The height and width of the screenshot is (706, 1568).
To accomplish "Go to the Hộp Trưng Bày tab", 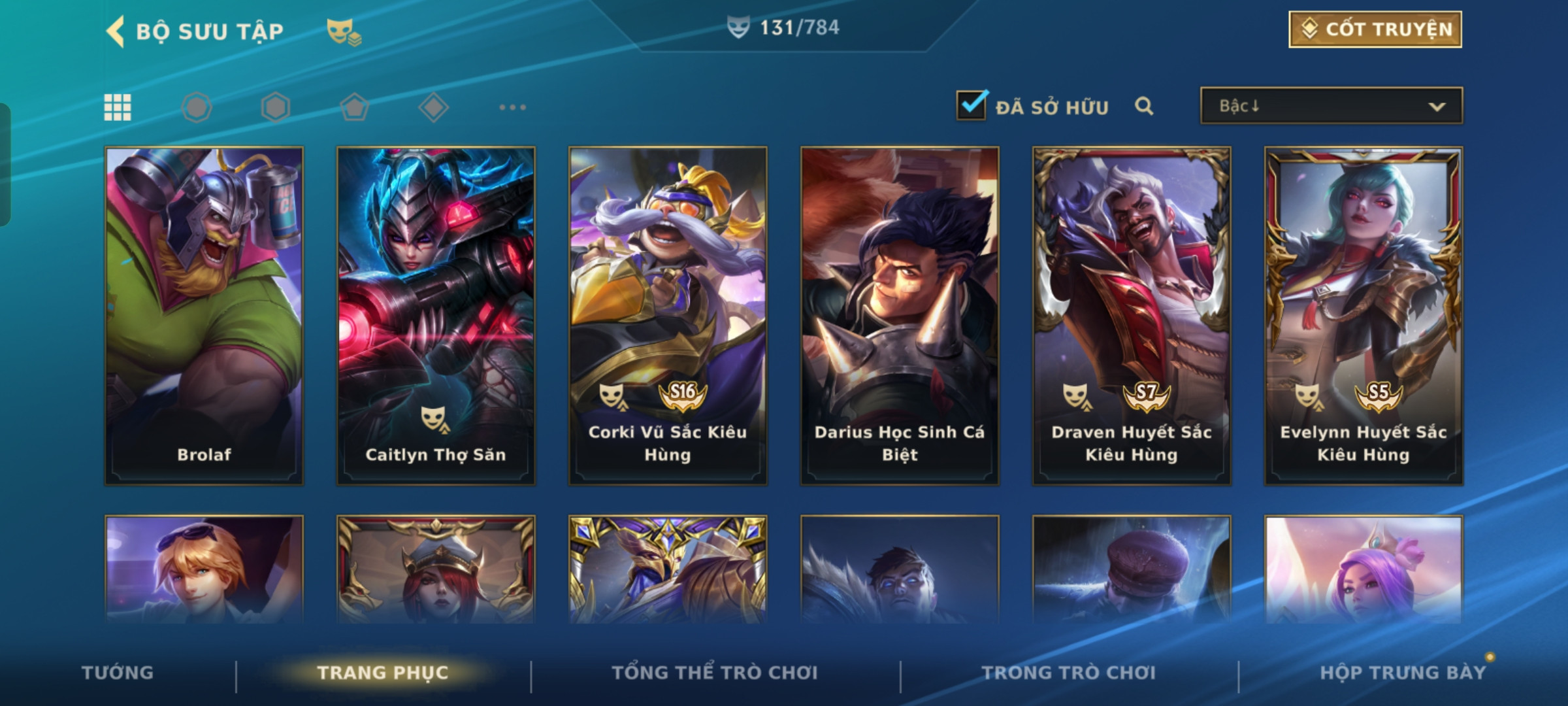I will [1403, 673].
